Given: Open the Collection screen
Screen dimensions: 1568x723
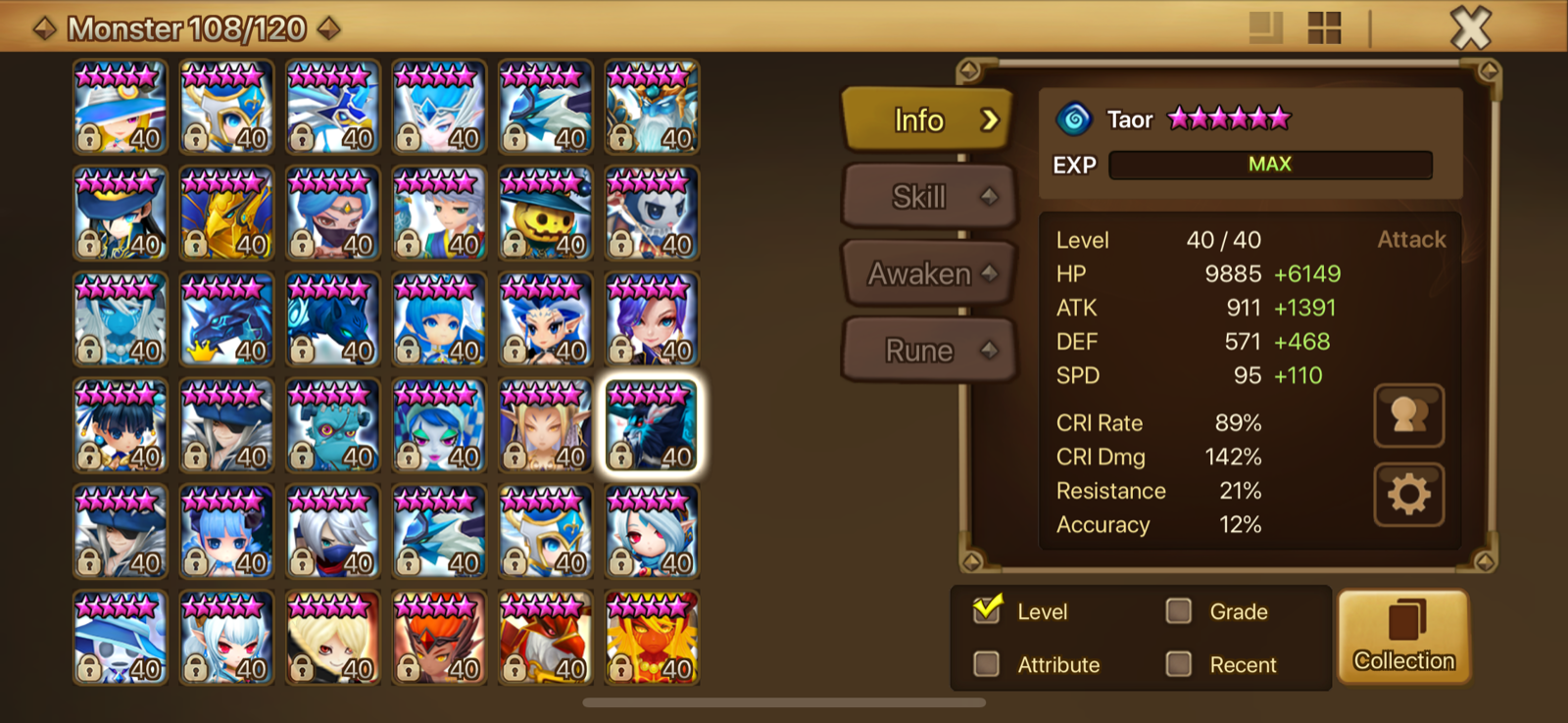Looking at the screenshot, I should (x=1403, y=637).
